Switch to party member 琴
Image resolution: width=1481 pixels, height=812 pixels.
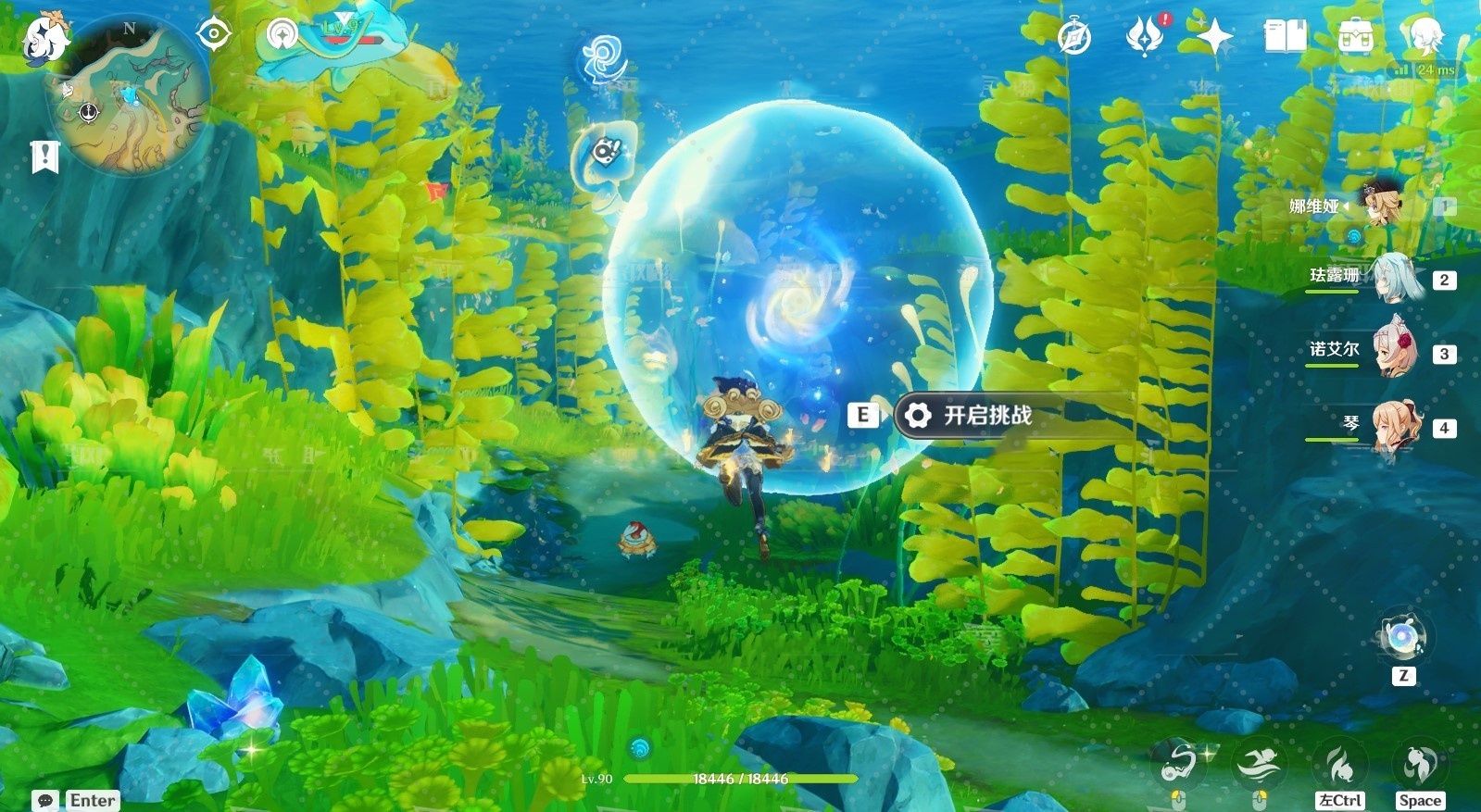pyautogui.click(x=1395, y=427)
